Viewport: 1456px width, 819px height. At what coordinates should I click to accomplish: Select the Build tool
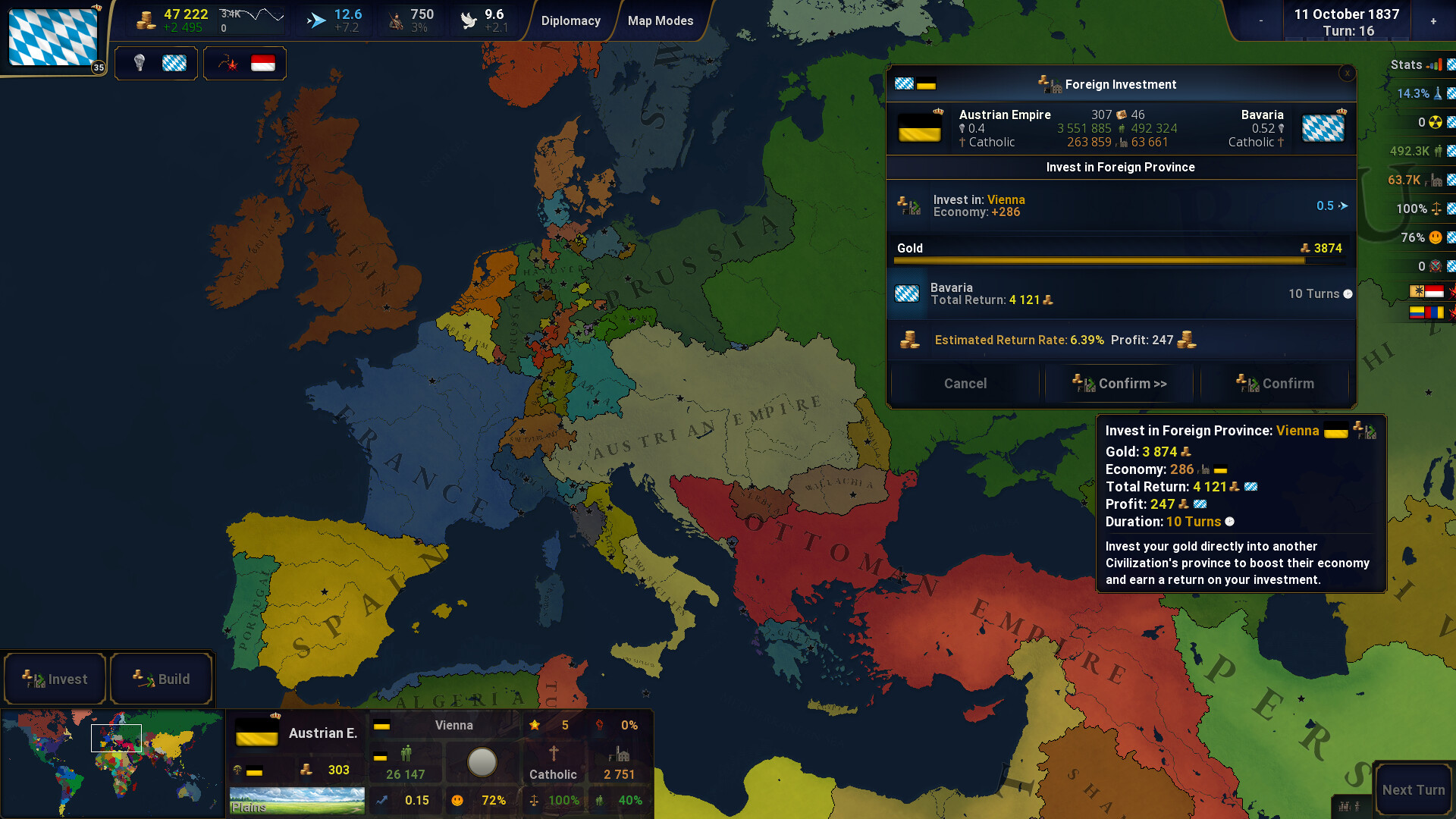[162, 679]
